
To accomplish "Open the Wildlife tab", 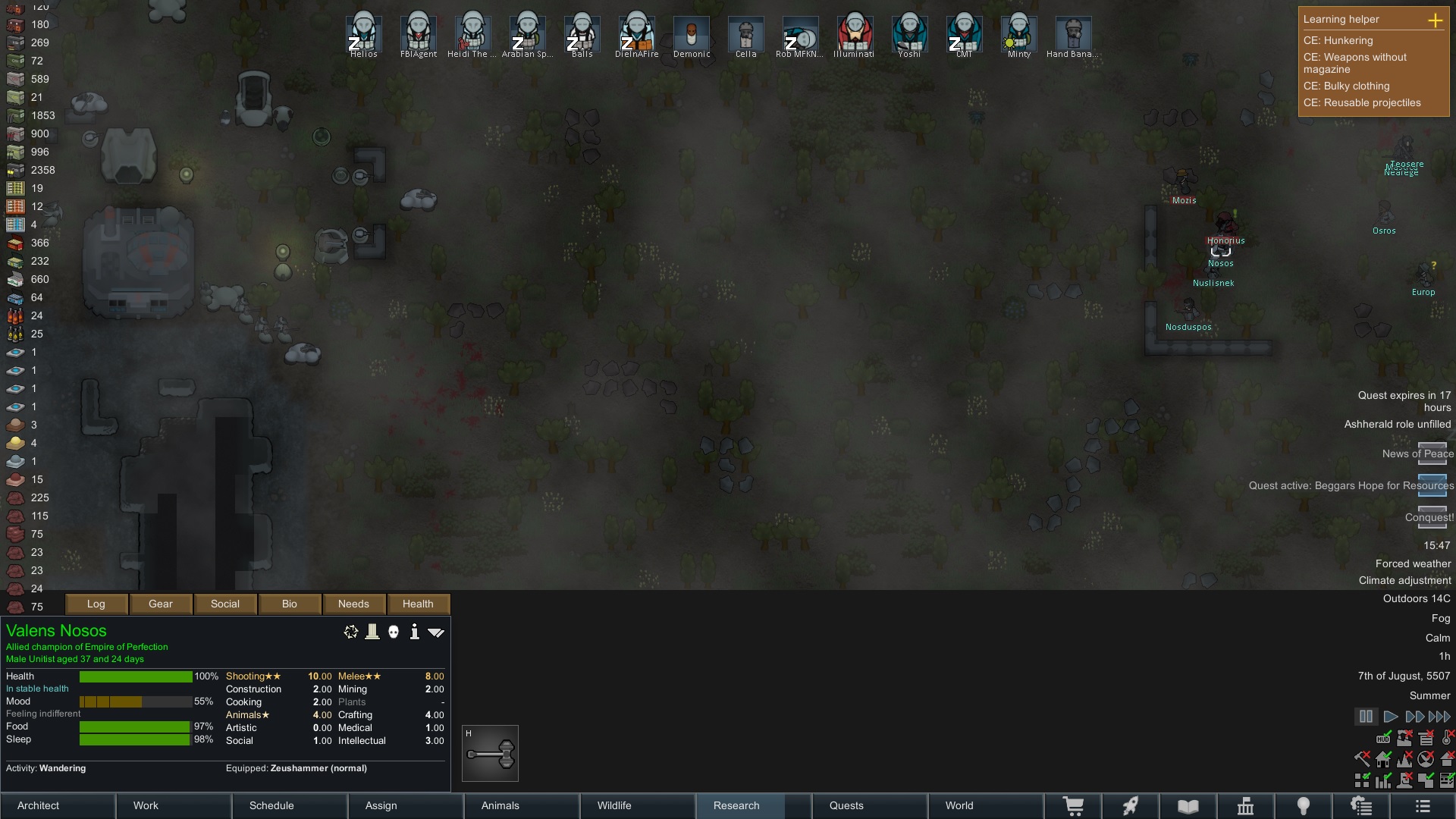I will 638,805.
